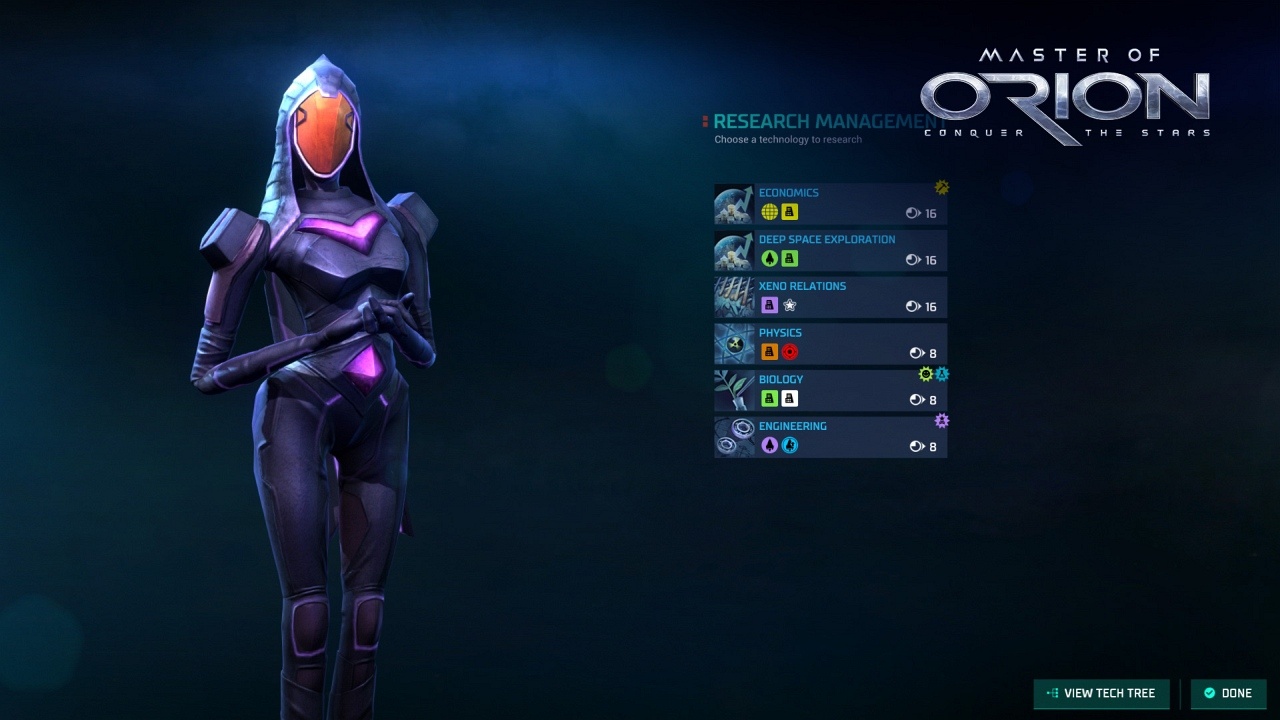This screenshot has width=1280, height=720.
Task: Confirm with the Done button
Action: (x=1228, y=693)
